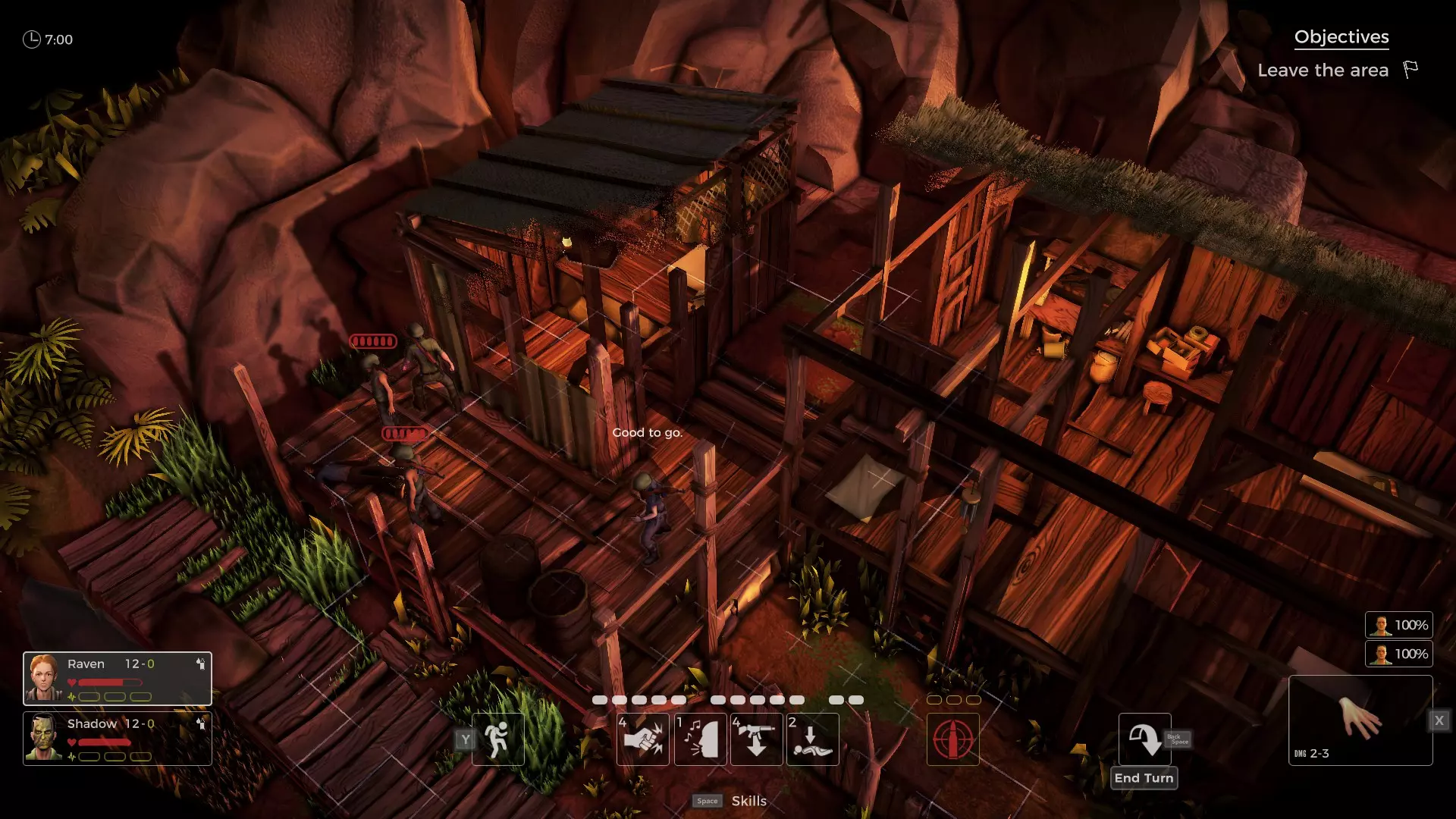Viewport: 1456px width, 819px height.
Task: Toggle the sneak walking stance icon
Action: [497, 739]
